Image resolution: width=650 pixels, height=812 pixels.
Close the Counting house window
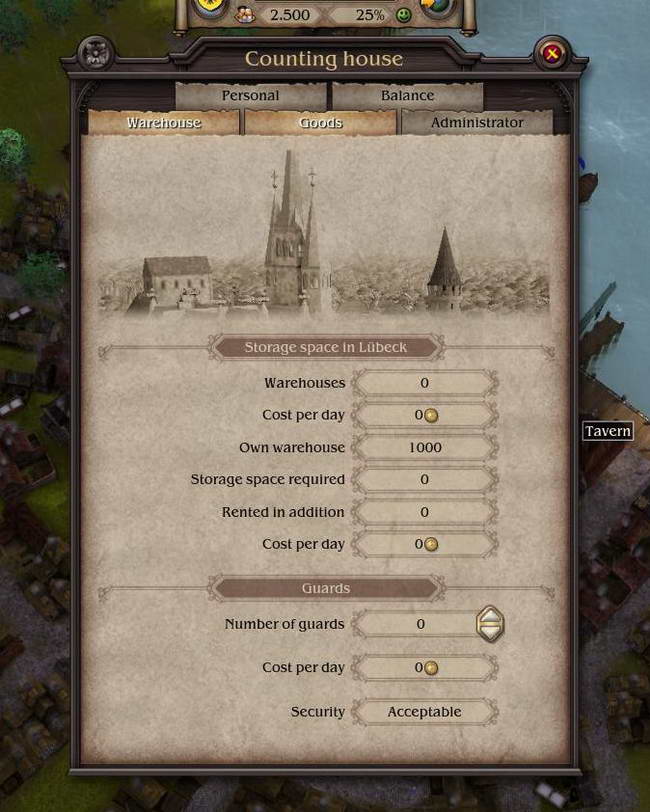pos(552,54)
